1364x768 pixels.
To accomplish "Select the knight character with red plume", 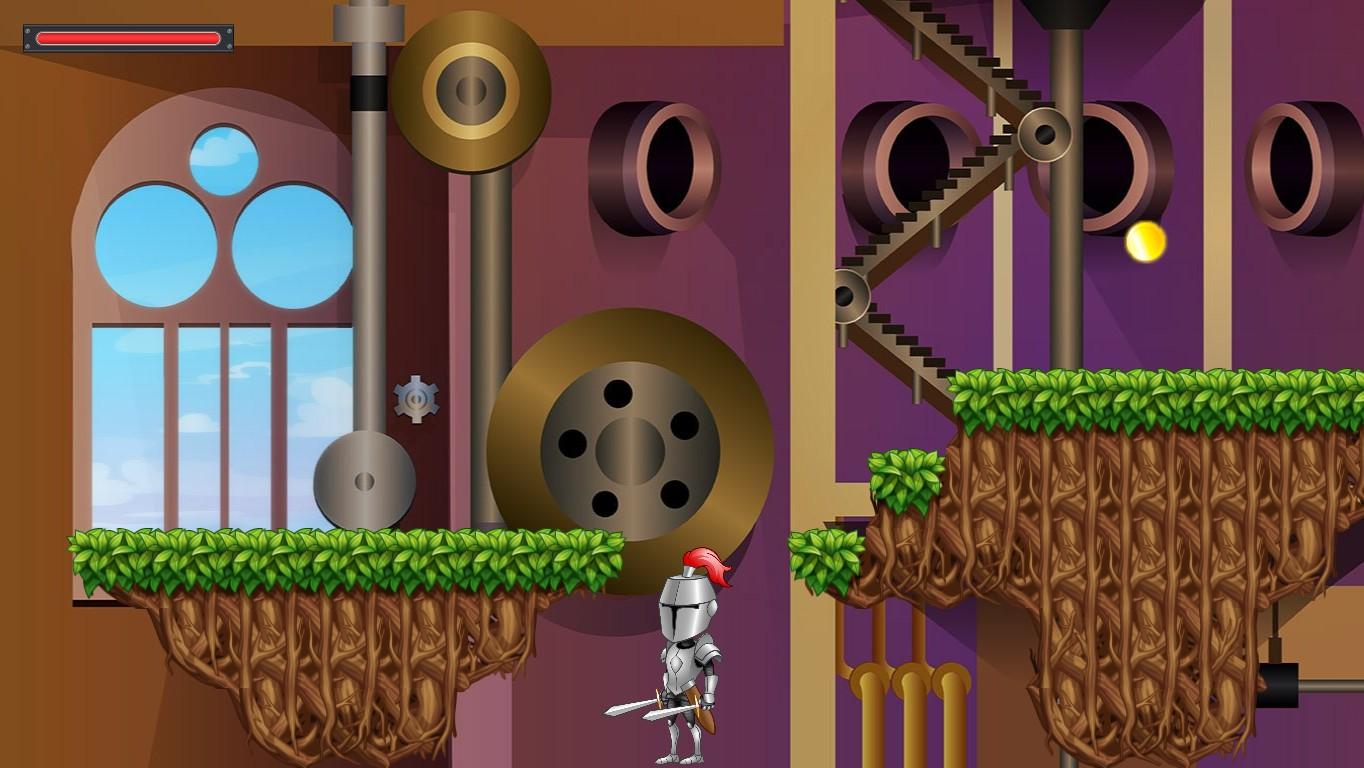I will (x=690, y=650).
